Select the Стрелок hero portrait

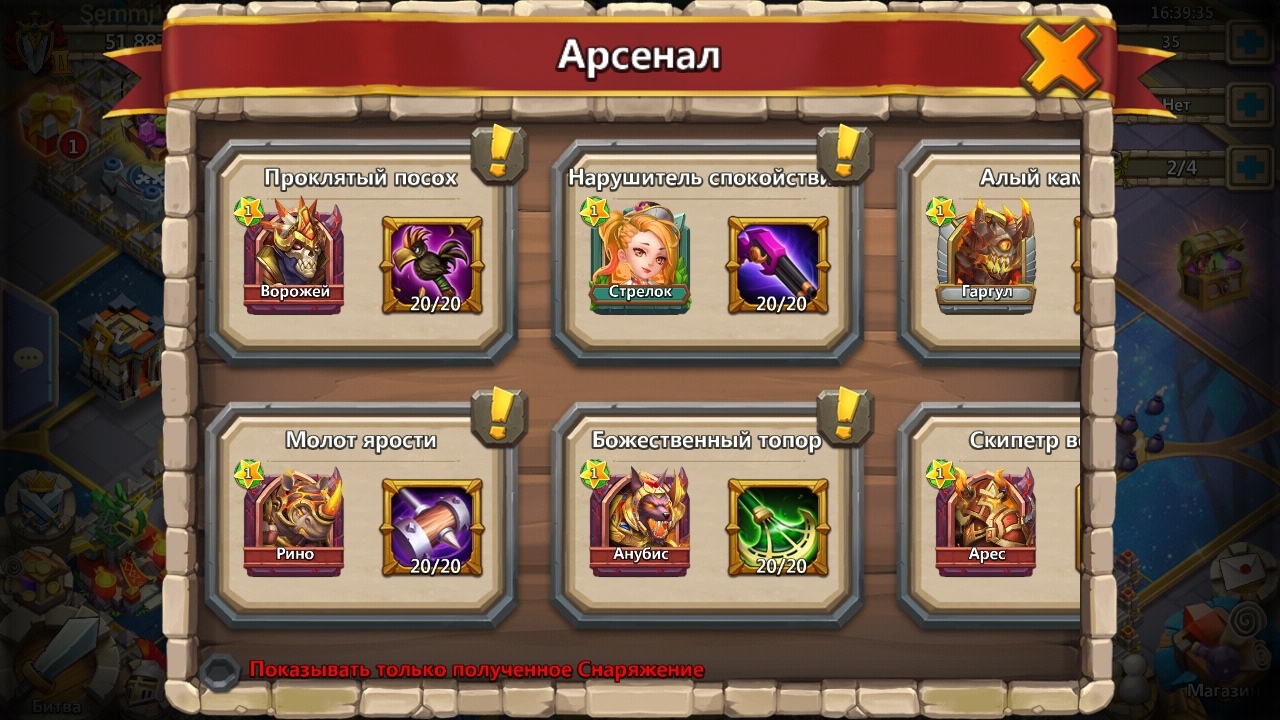[x=639, y=257]
